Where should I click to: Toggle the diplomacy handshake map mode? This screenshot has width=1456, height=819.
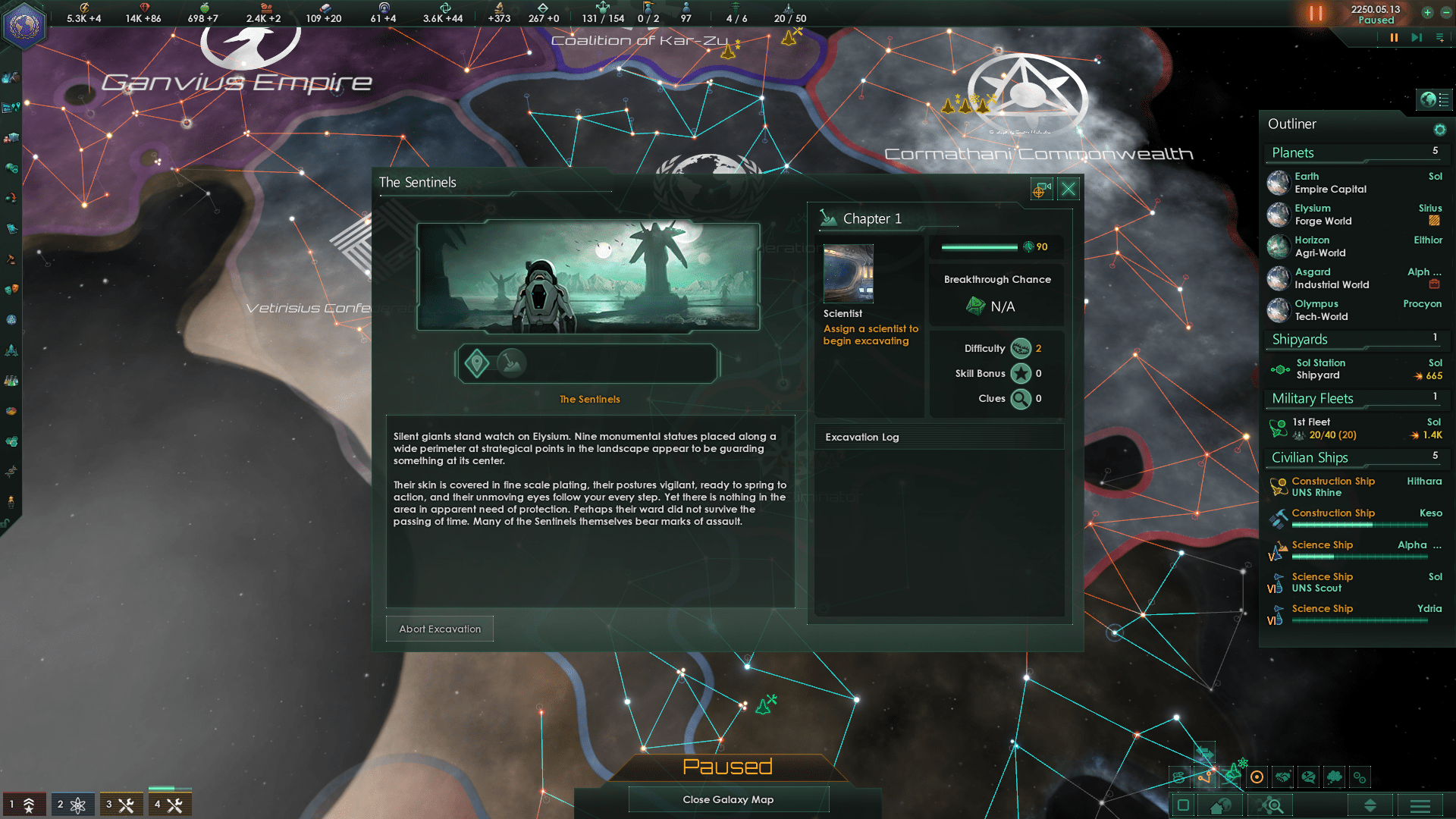click(x=1282, y=777)
